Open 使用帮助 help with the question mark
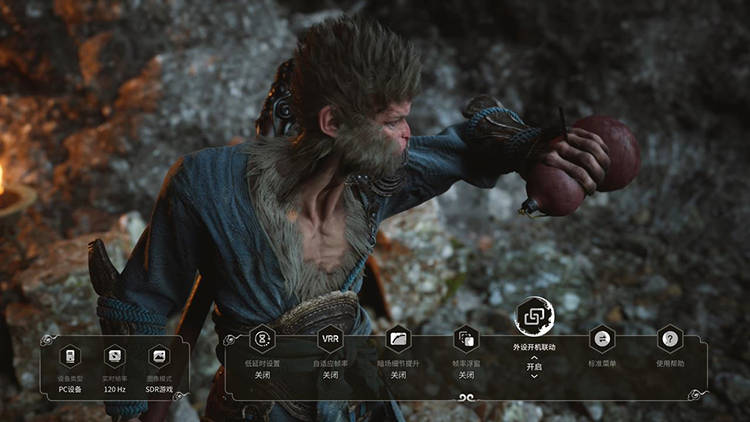The width and height of the screenshot is (750, 422). pos(670,339)
